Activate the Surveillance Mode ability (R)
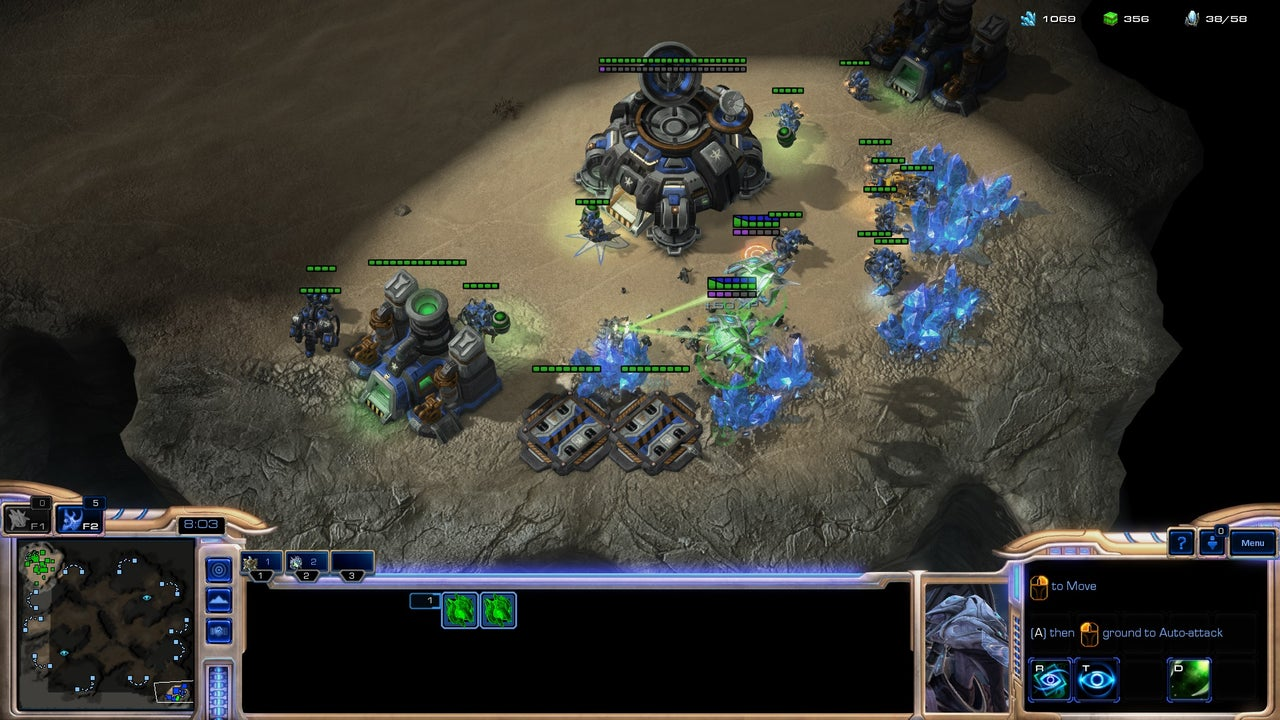This screenshot has height=720, width=1280. point(1050,678)
